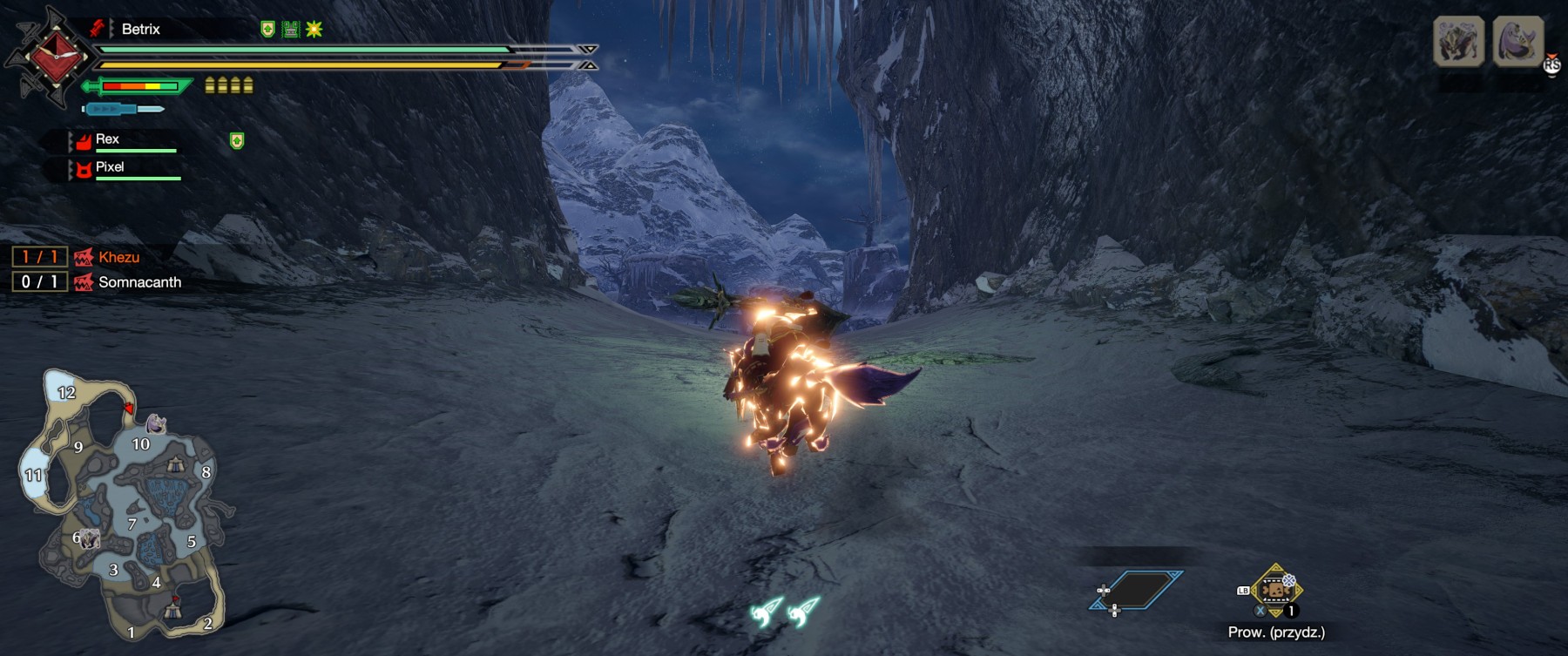The image size is (1568, 656).
Task: Open the empty blue action bar panel
Action: point(1137,591)
